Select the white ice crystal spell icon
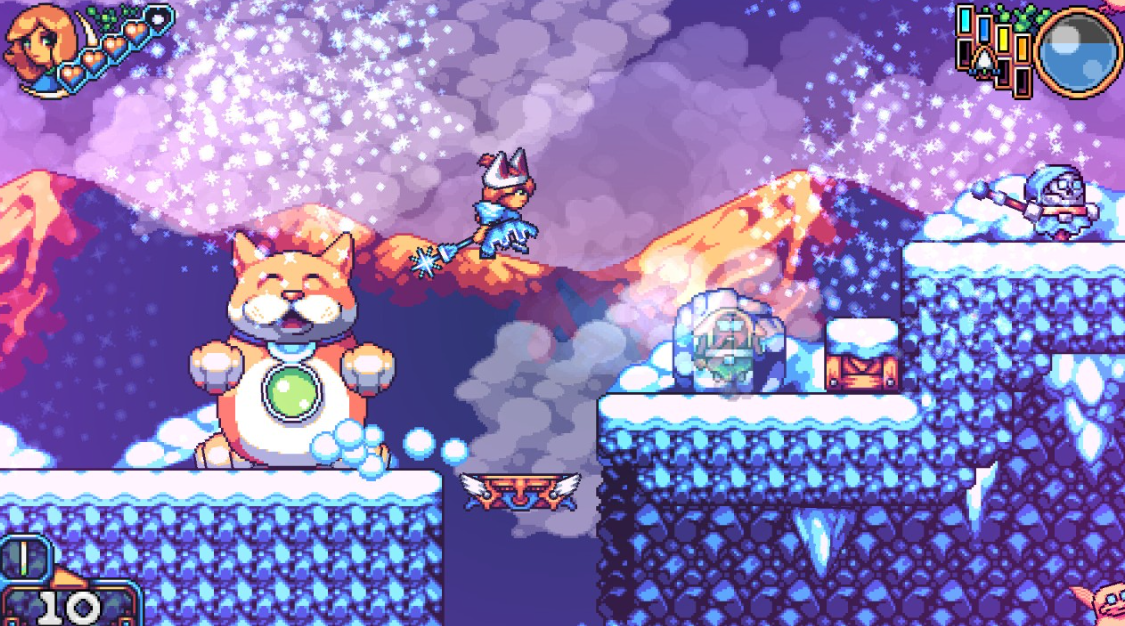This screenshot has width=1125, height=626. point(983,61)
